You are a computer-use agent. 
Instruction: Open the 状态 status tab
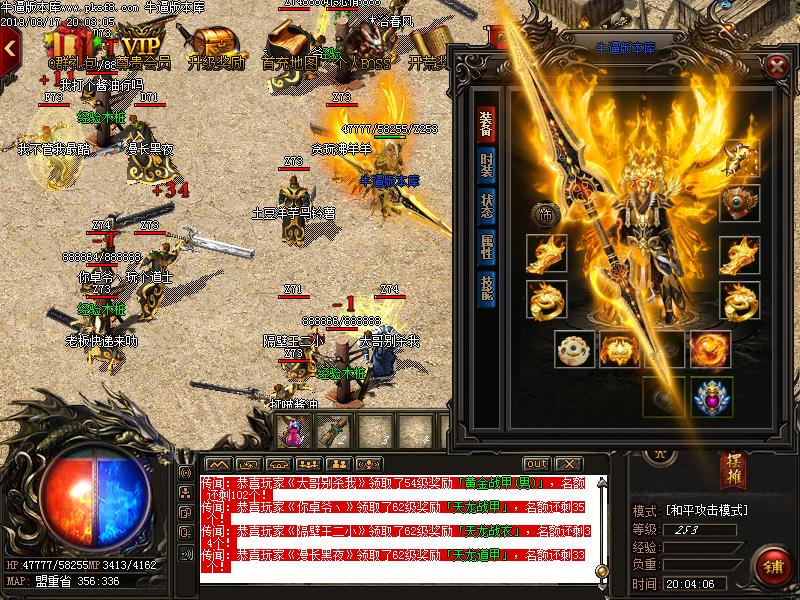(x=486, y=204)
